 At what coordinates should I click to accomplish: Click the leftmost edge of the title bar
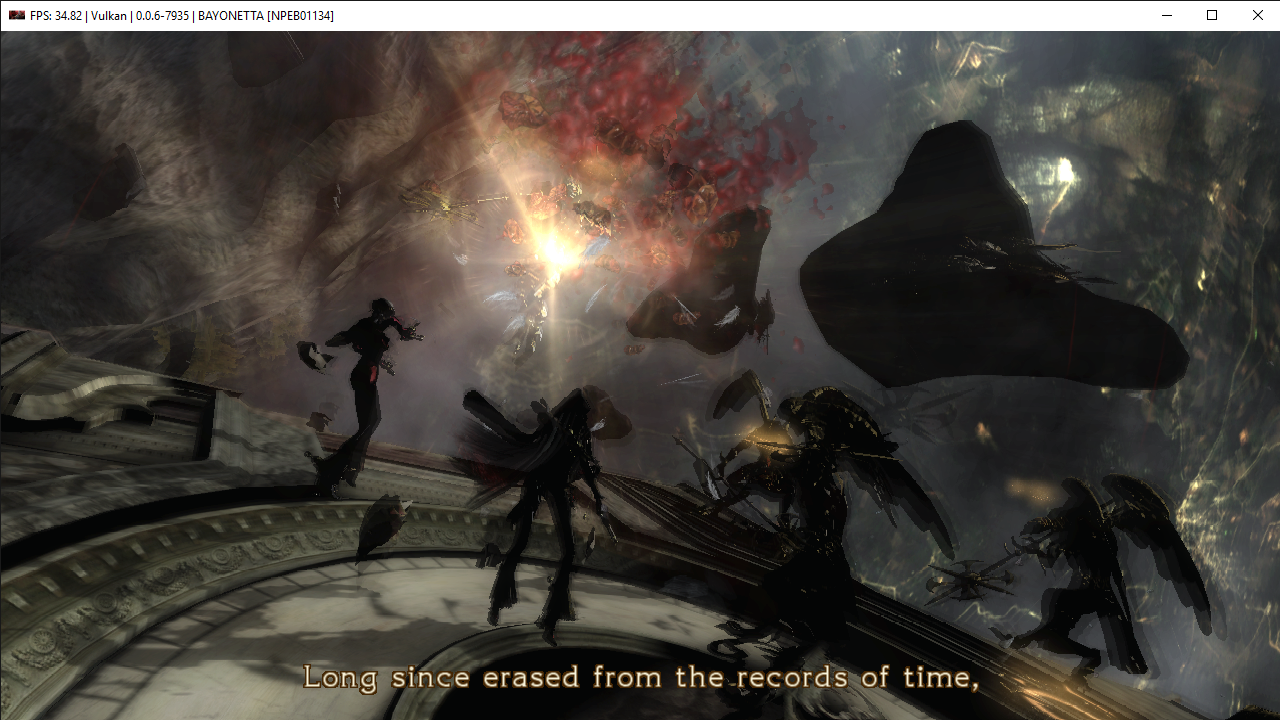click(3, 15)
